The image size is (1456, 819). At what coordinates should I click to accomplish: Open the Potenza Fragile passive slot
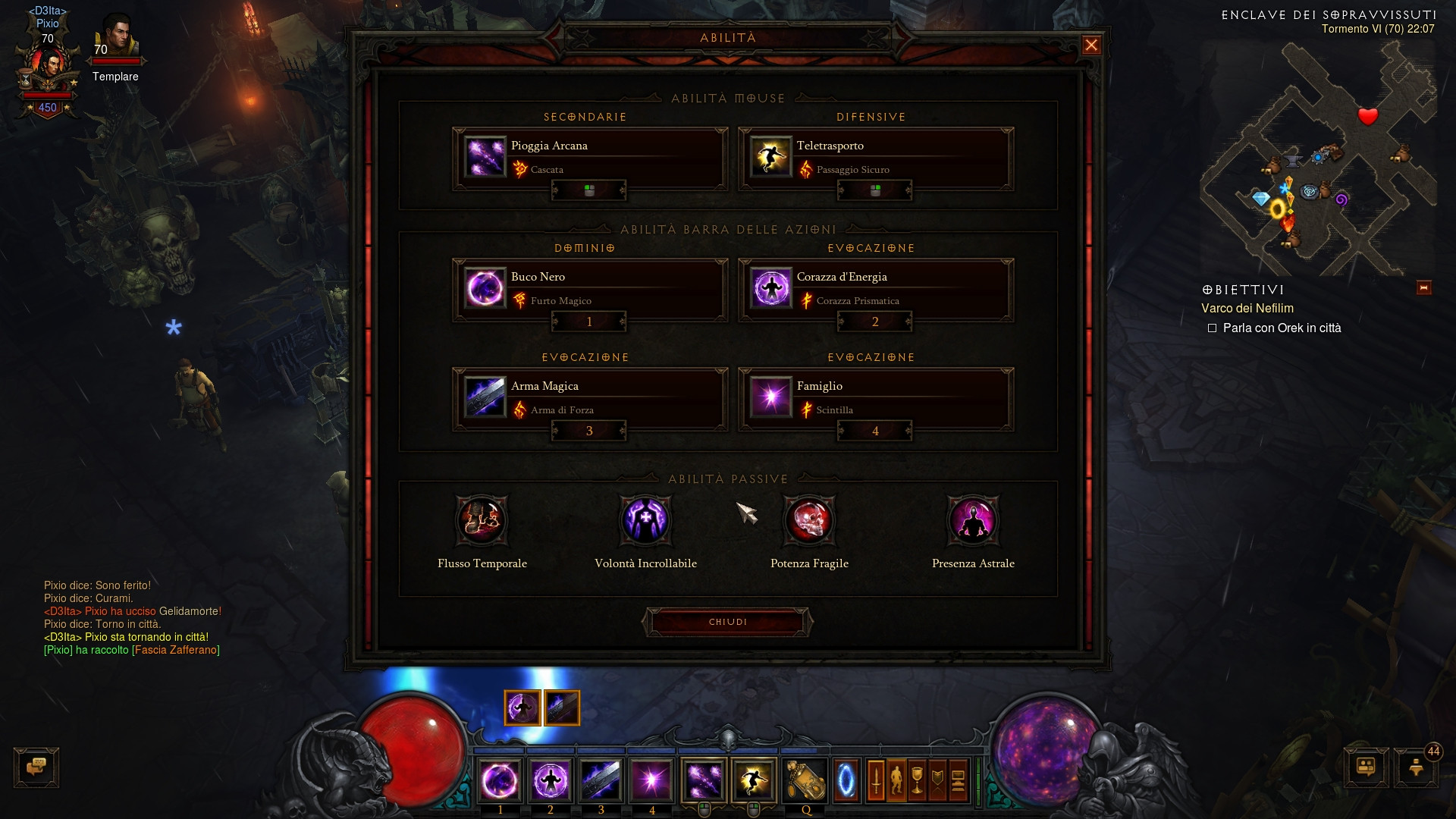[809, 521]
